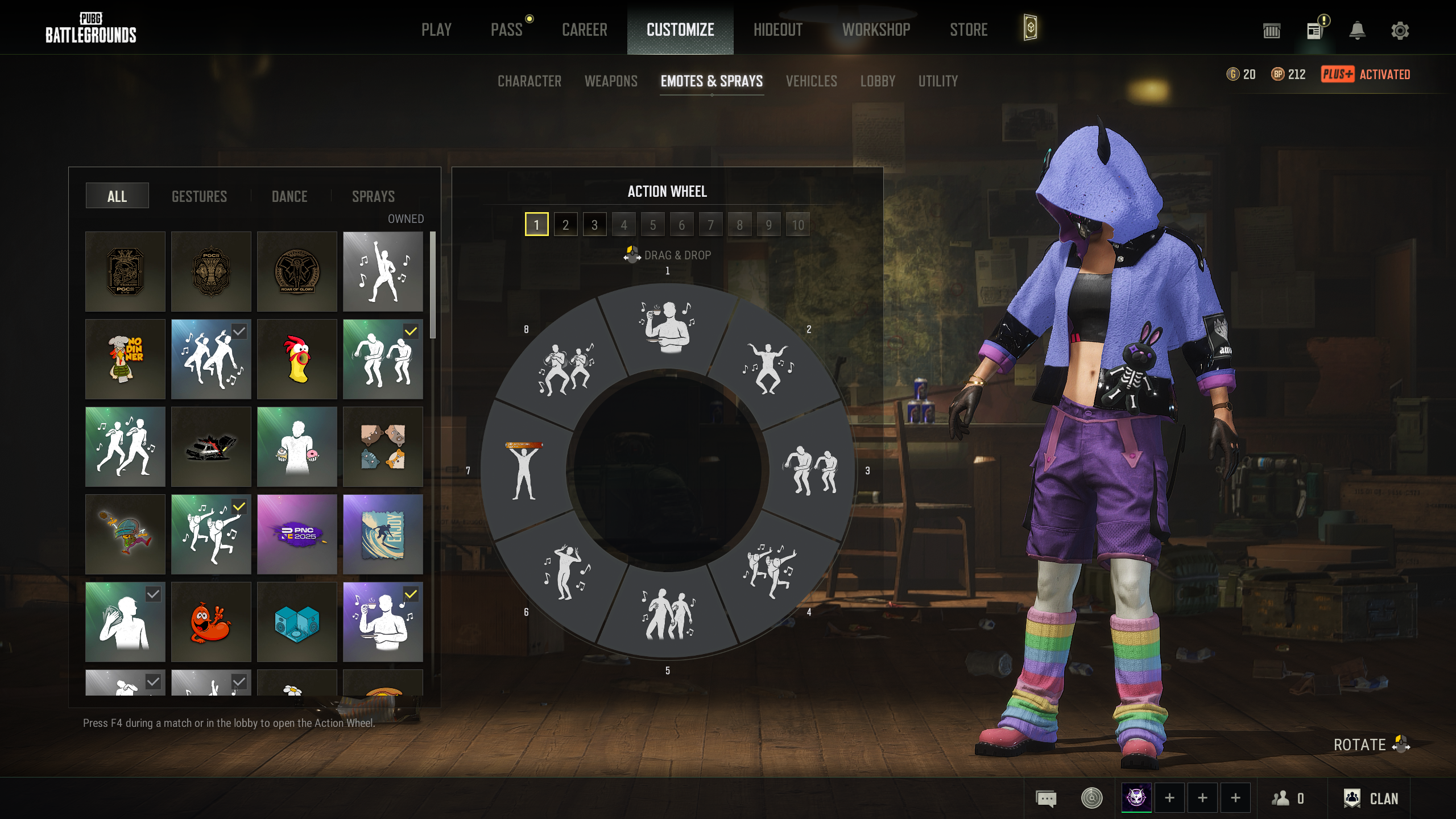Show only Gestures emotes
Screen dimensions: 1456x819
199,196
